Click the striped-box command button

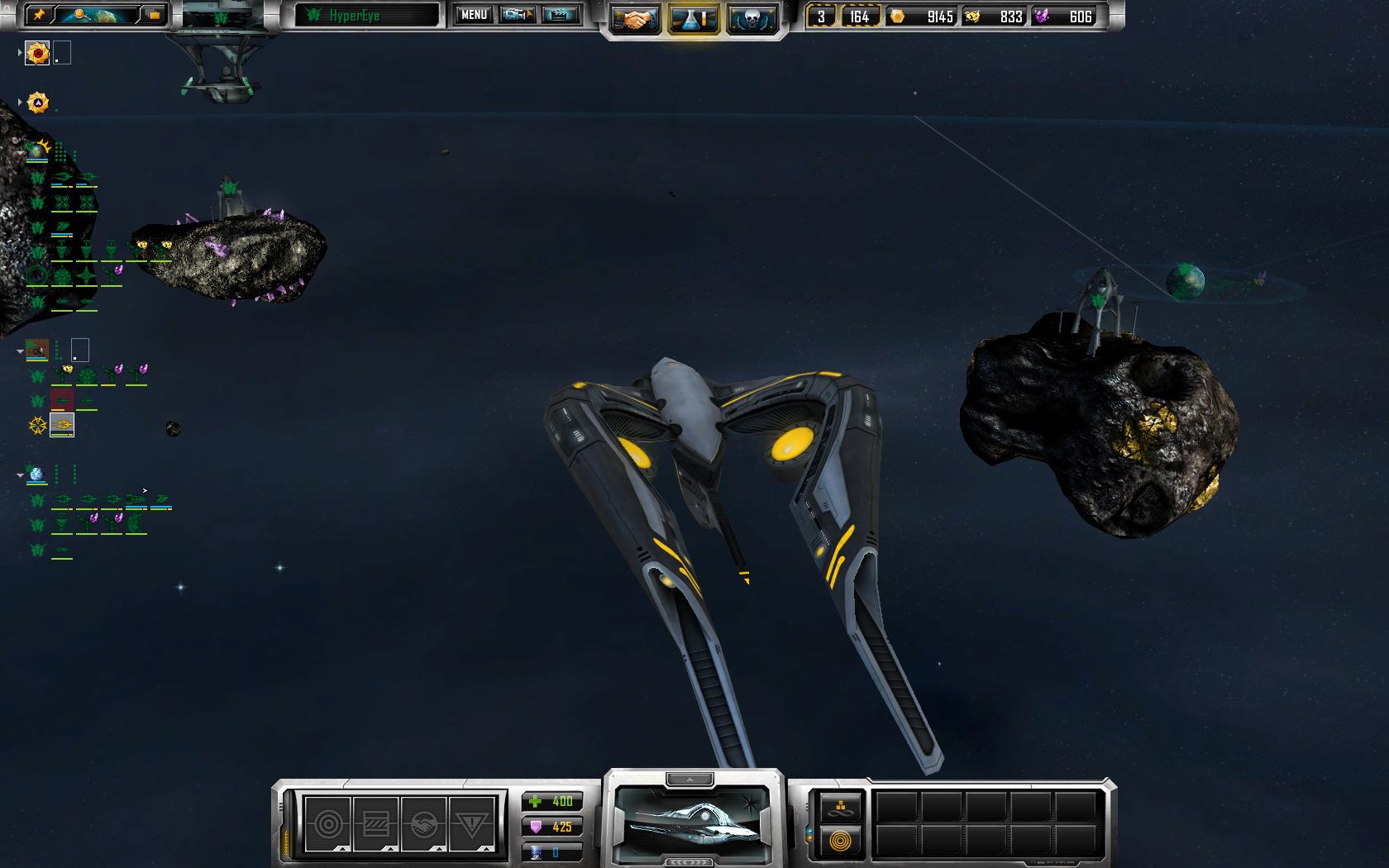(376, 824)
